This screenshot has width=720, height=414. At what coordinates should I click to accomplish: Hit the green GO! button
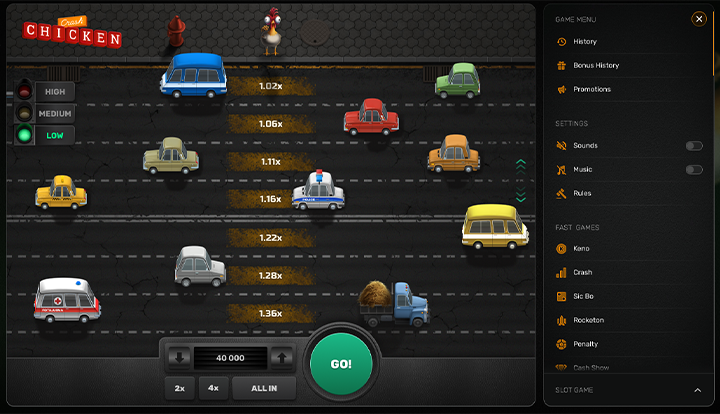[341, 363]
